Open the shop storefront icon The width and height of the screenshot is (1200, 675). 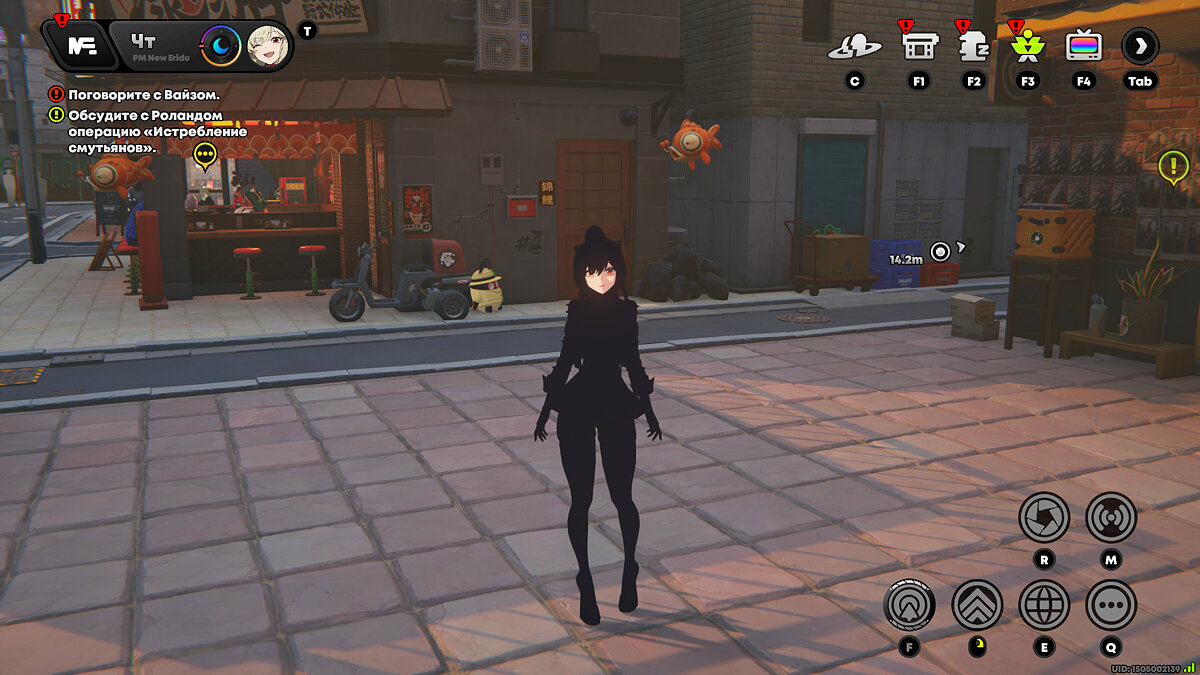[x=919, y=46]
